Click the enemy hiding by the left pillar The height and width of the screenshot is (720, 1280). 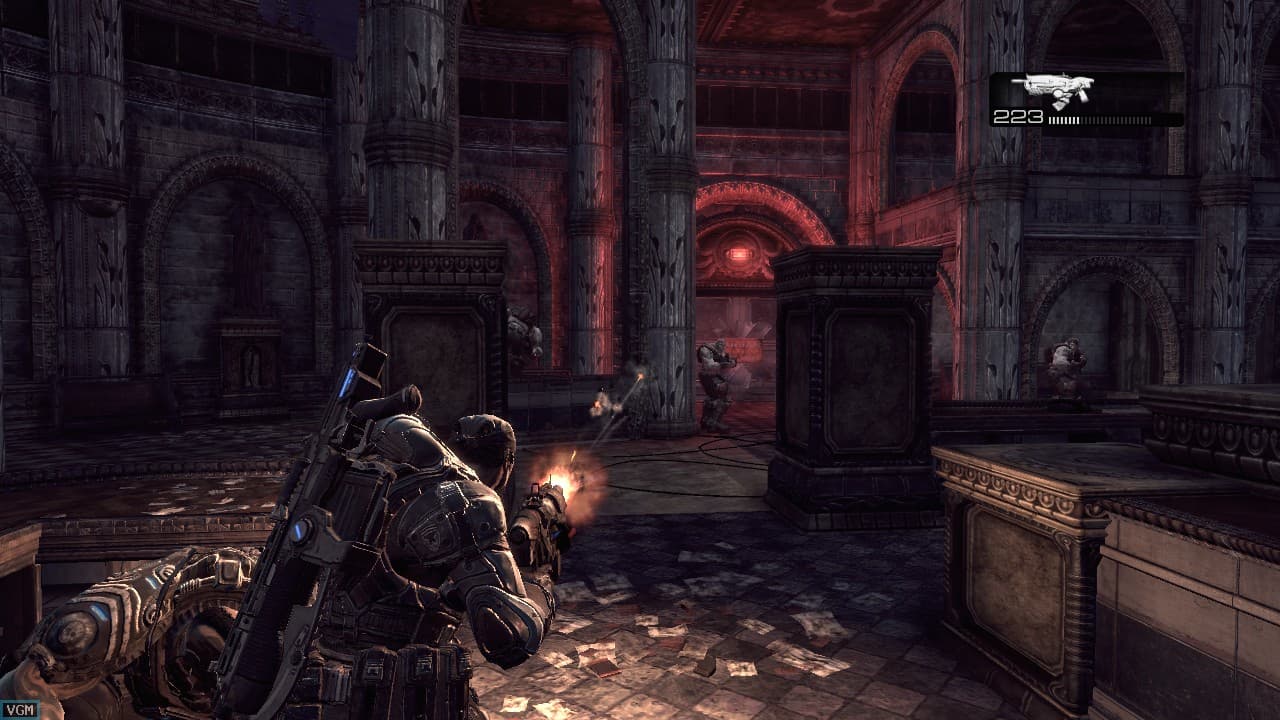[520, 335]
